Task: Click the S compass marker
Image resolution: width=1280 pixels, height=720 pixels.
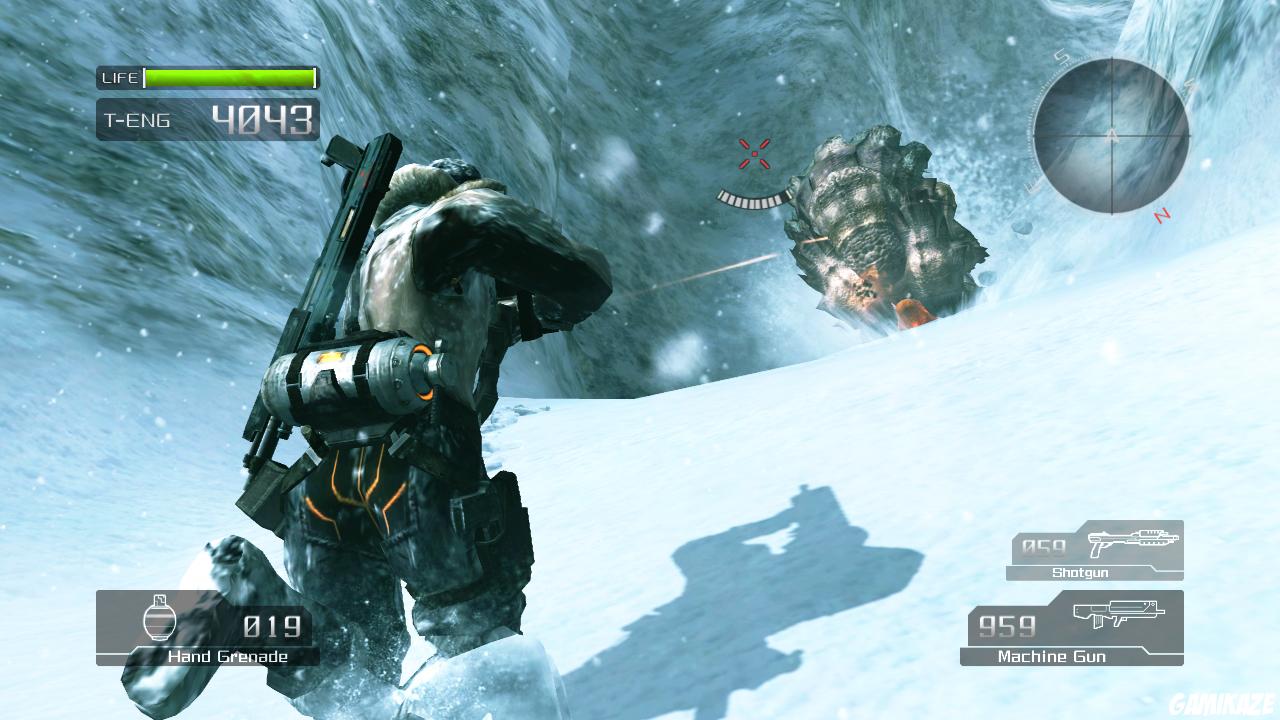Action: [x=1060, y=57]
